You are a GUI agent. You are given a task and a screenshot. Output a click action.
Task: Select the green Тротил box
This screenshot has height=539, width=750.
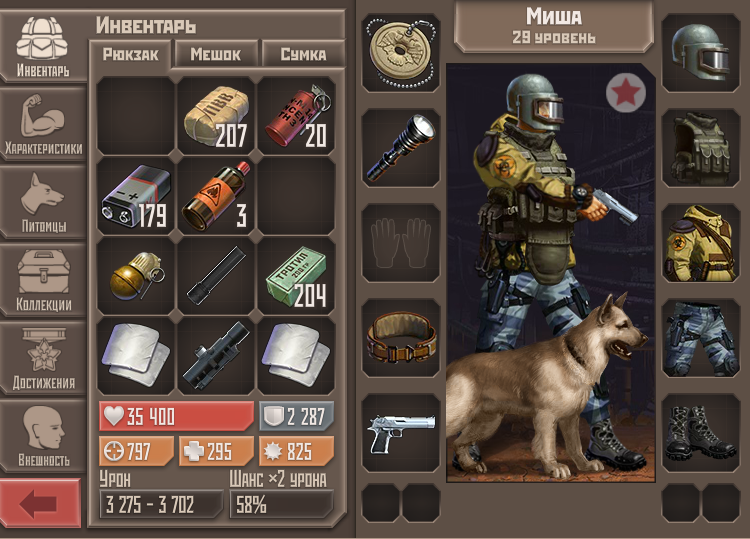point(297,275)
